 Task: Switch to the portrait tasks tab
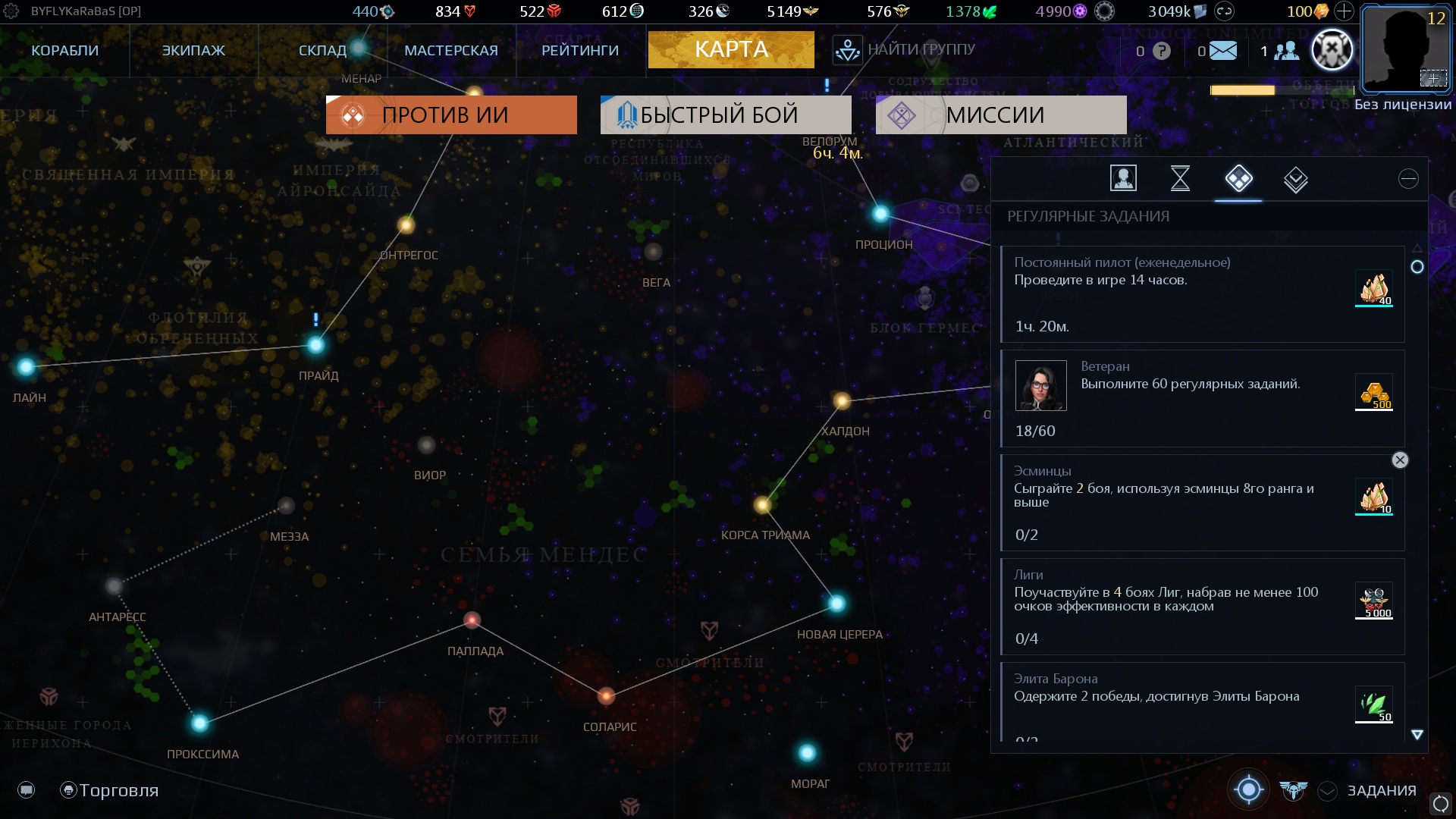[1123, 179]
